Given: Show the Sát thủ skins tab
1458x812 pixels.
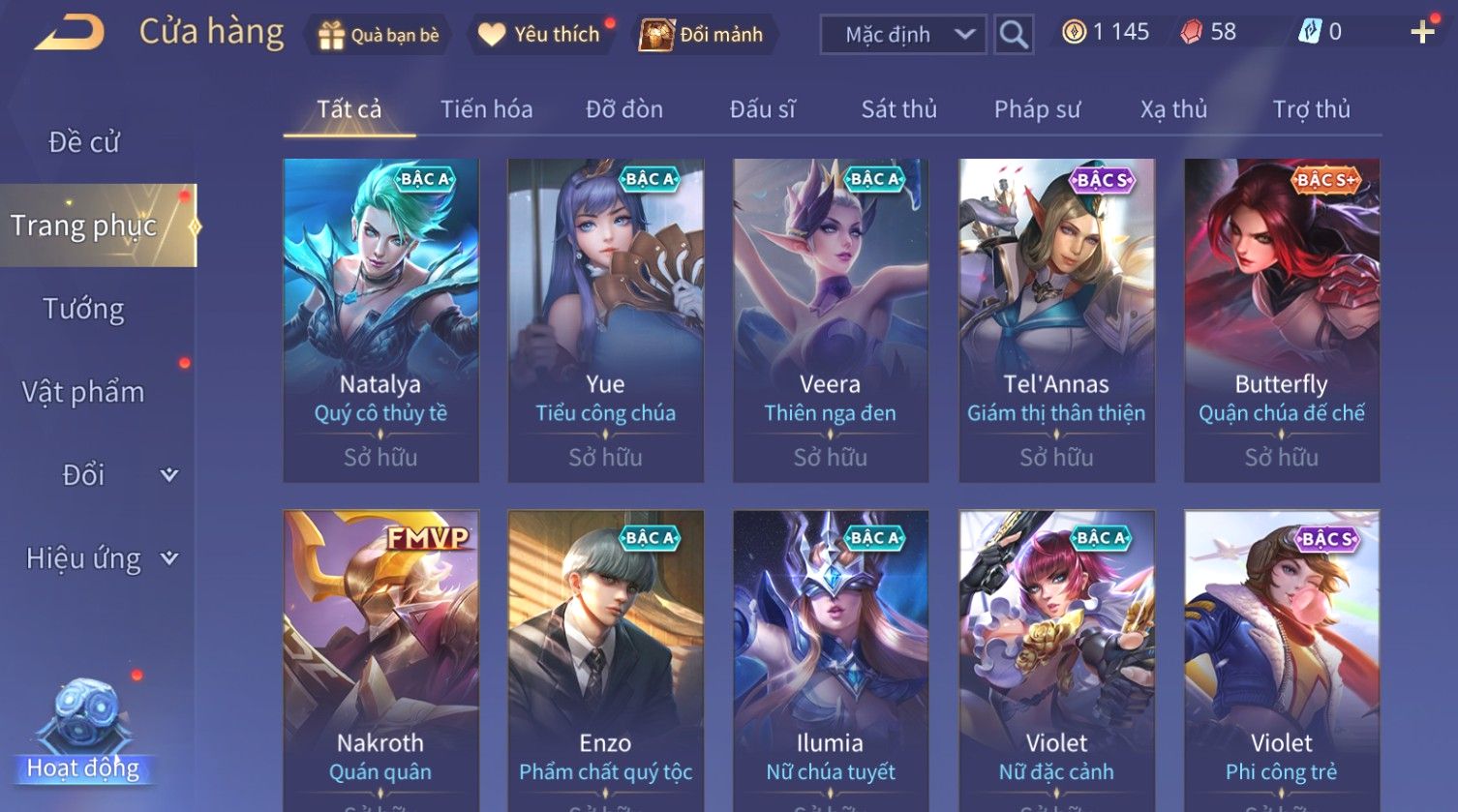Looking at the screenshot, I should pos(898,109).
